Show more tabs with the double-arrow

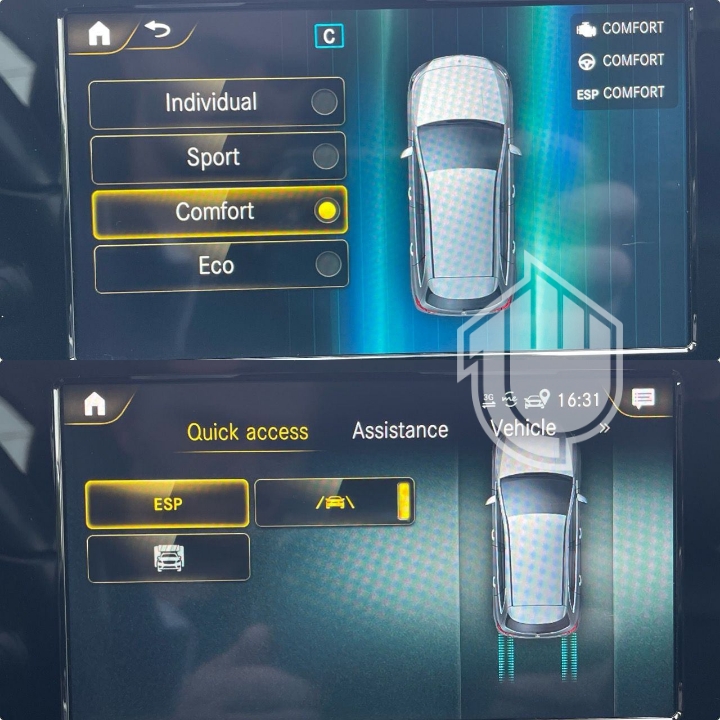pos(604,428)
